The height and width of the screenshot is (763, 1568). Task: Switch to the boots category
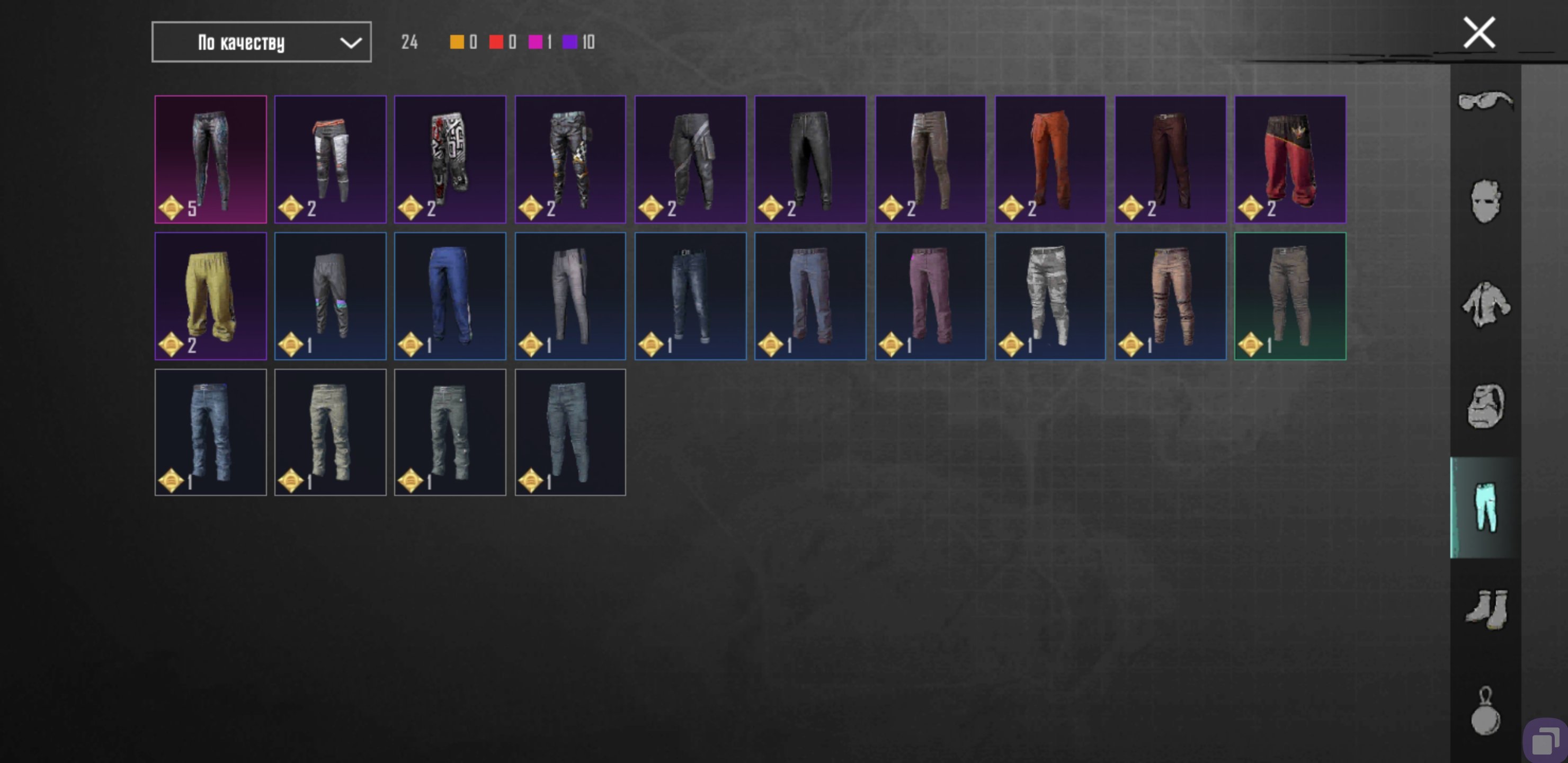(1485, 609)
